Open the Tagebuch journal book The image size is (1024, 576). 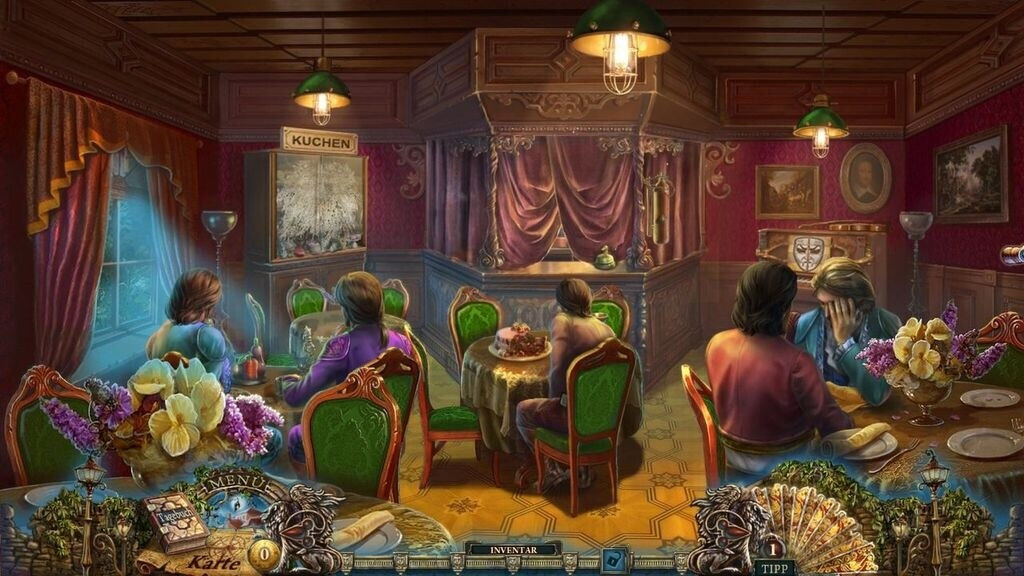tap(173, 520)
